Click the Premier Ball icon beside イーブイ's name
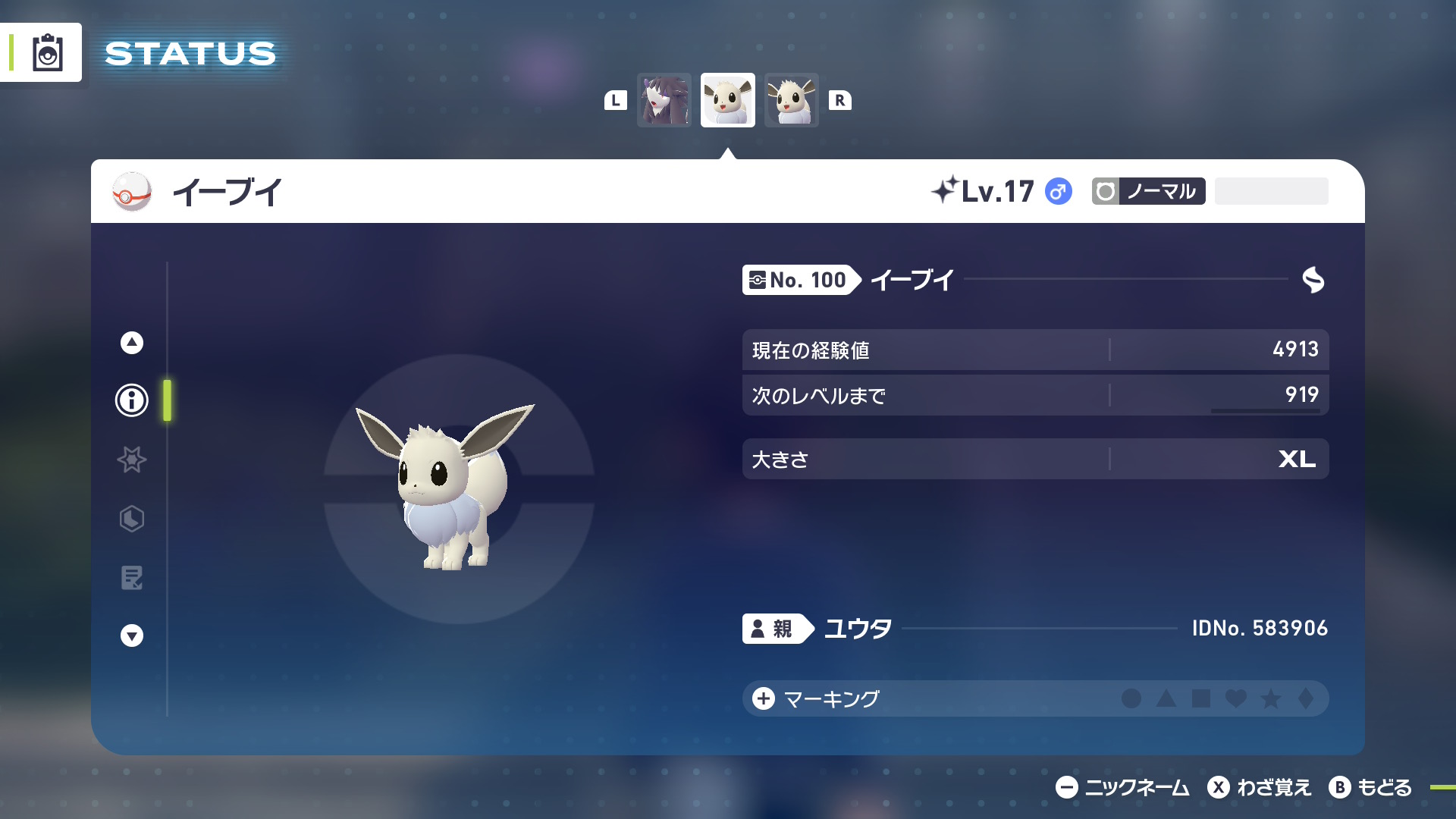This screenshot has width=1456, height=819. [x=130, y=192]
